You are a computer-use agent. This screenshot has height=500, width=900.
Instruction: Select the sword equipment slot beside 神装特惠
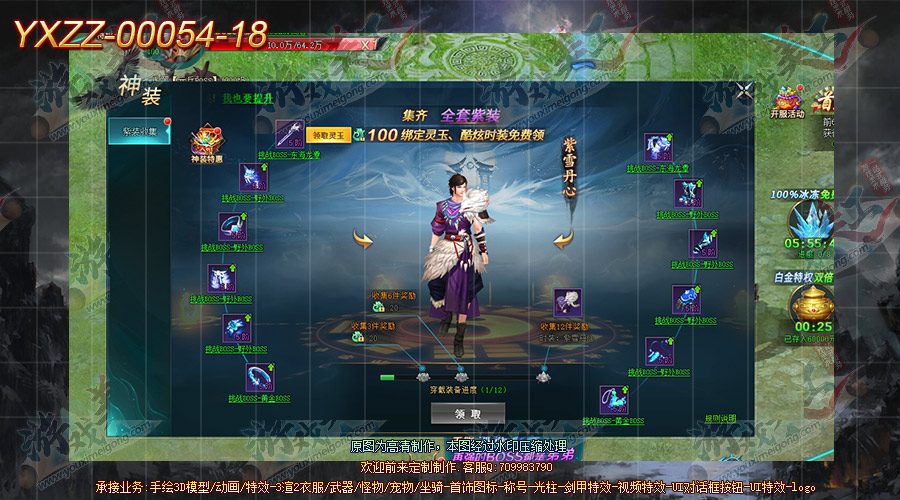point(289,134)
